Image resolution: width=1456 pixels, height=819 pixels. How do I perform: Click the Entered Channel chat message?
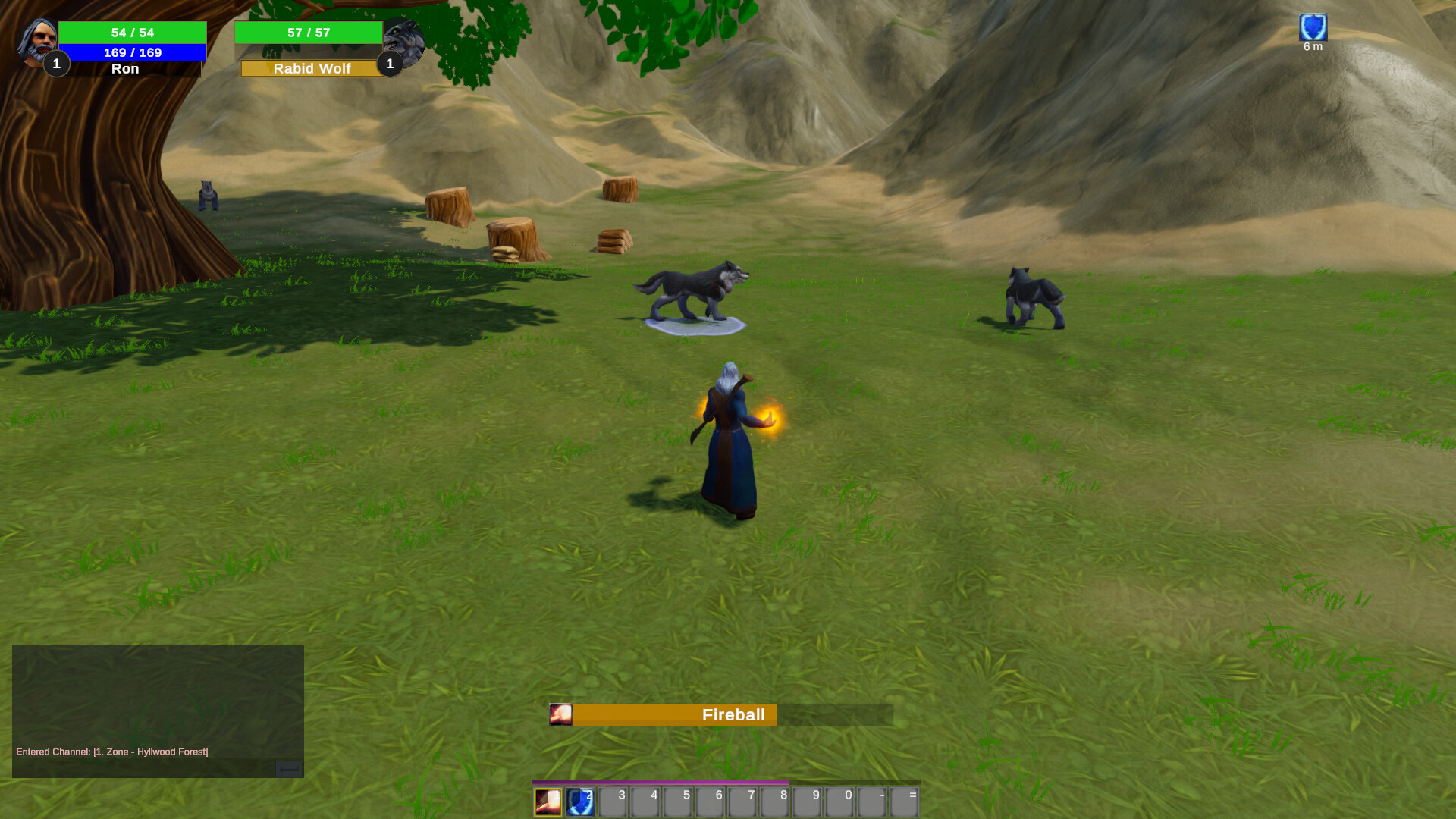pos(112,751)
